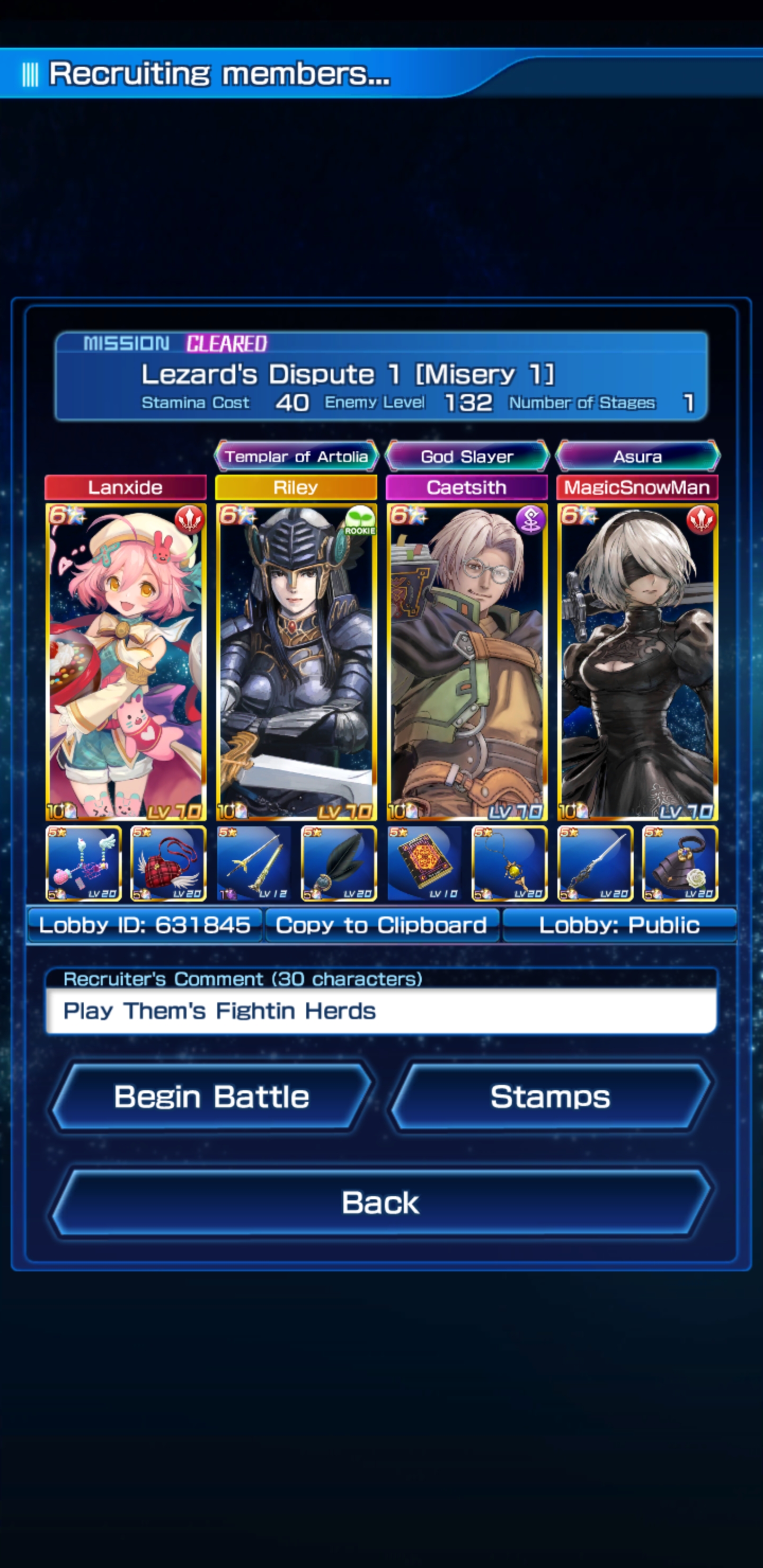Inspect the red spellbook weapon slot
Screen dimensions: 763x1568
(424, 864)
